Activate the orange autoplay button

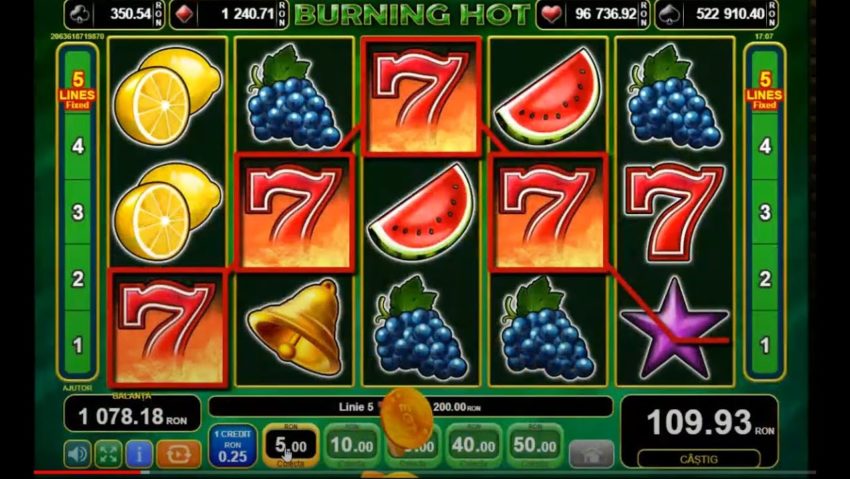[x=179, y=453]
